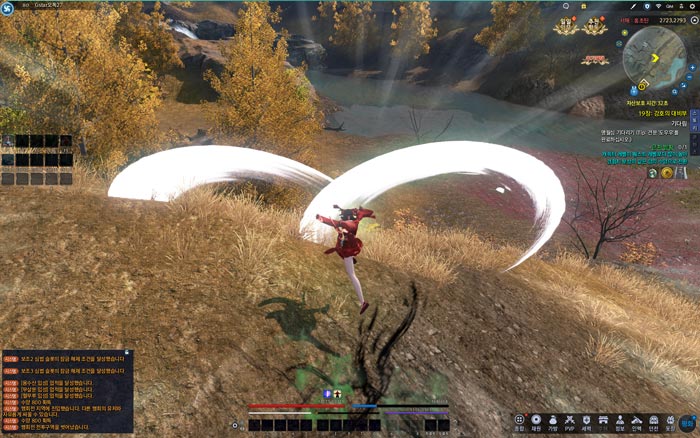700x438 pixels.
Task: Click the gold coin icon below quest tracker
Action: 667,172
